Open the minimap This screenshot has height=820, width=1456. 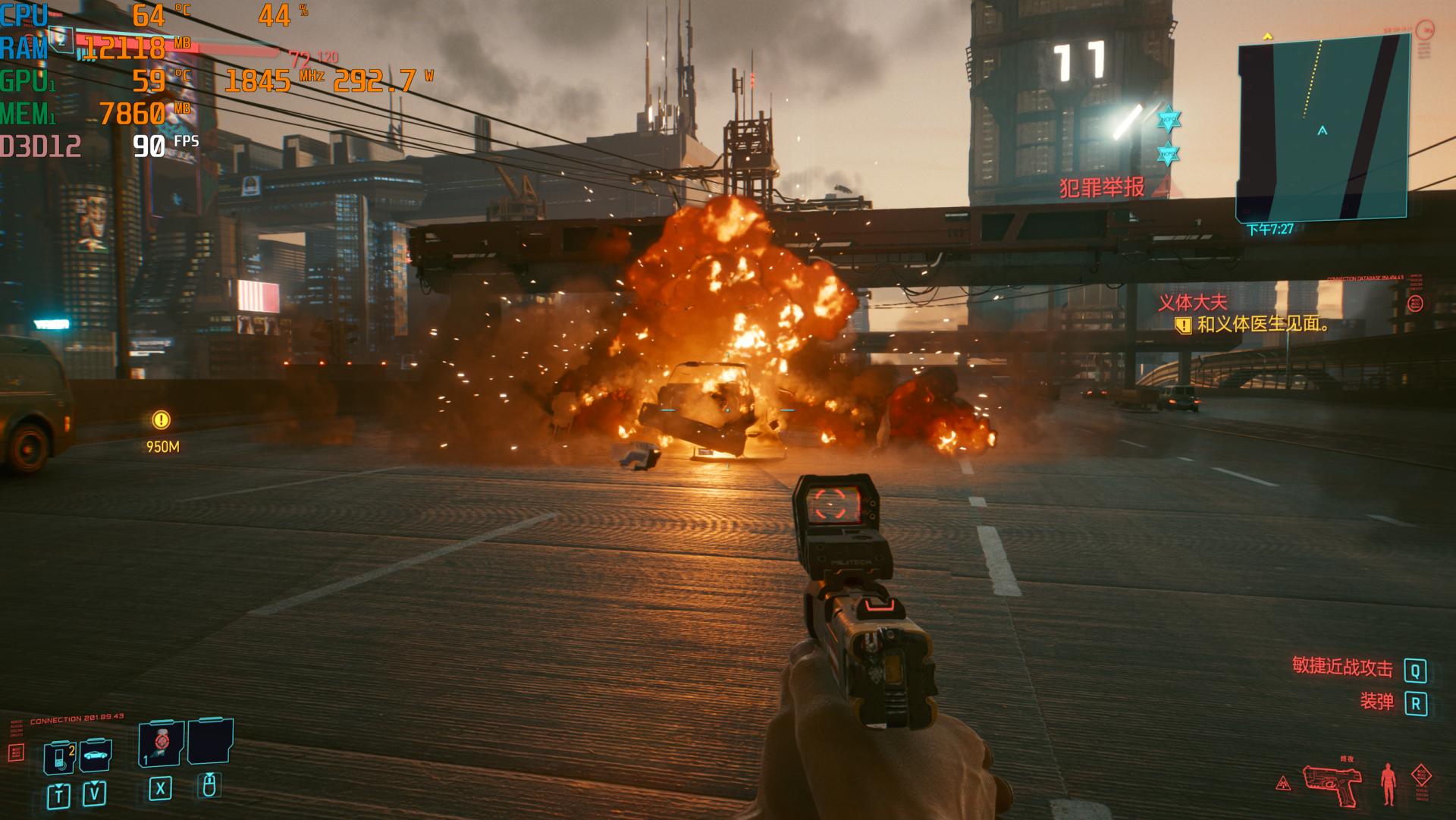(1323, 126)
